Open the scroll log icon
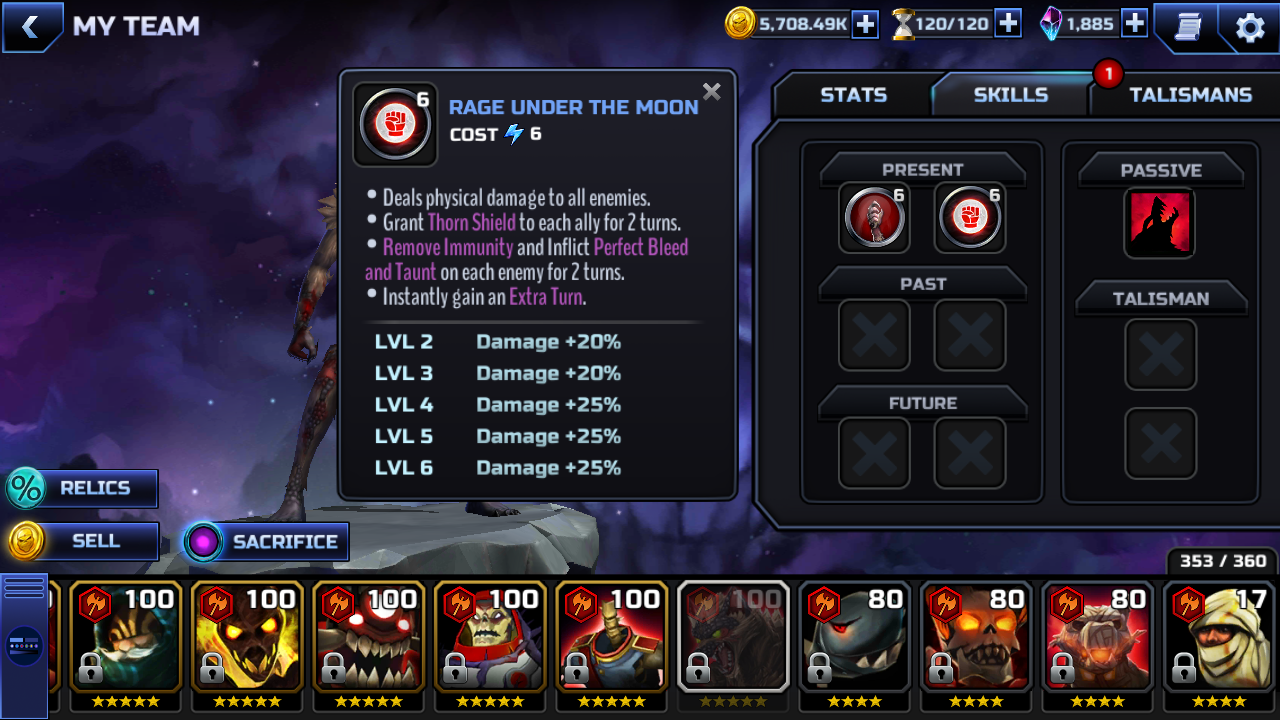 point(1187,27)
